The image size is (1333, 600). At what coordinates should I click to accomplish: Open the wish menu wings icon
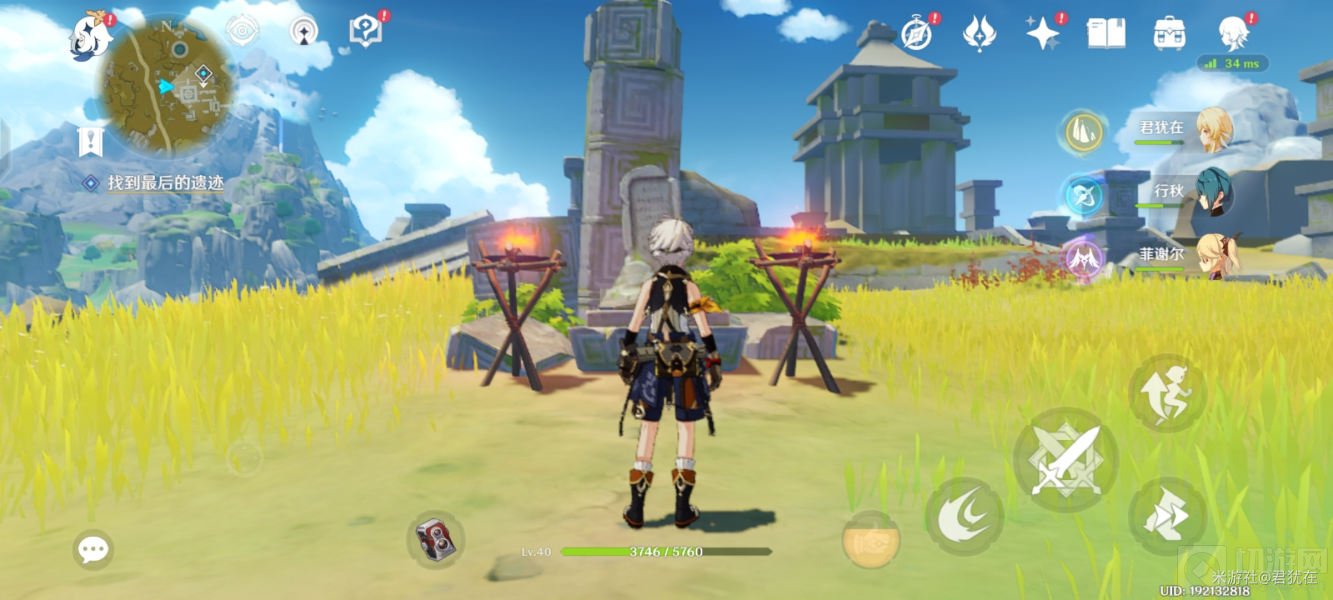(979, 33)
